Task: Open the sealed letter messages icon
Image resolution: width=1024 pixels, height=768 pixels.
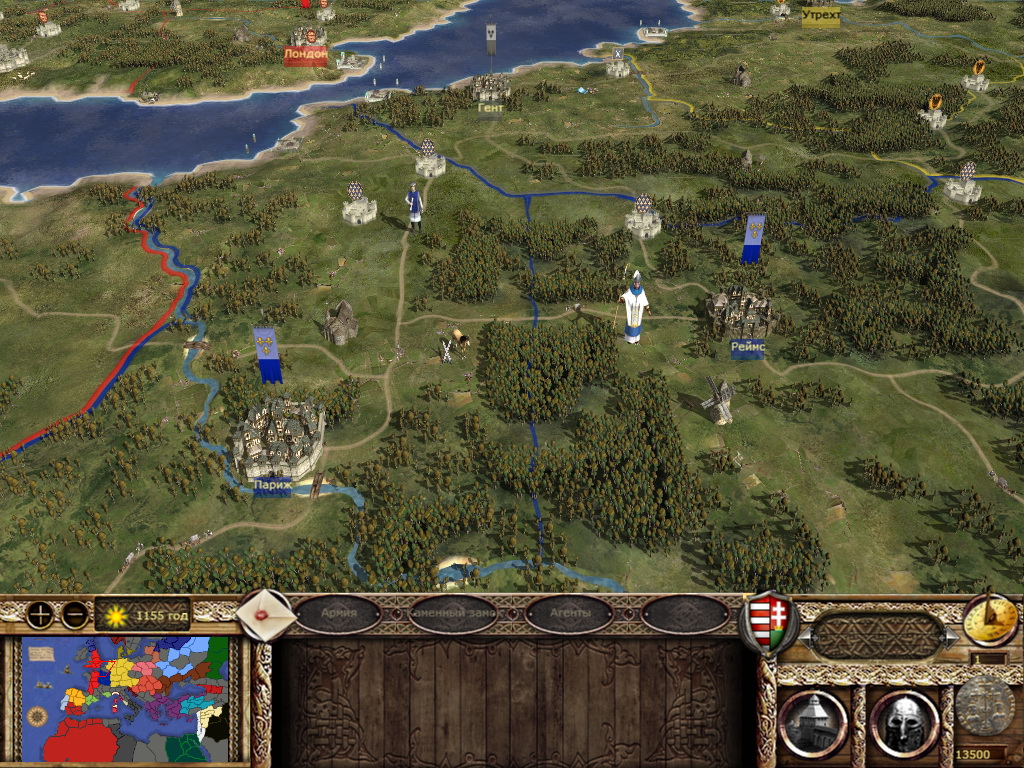Action: point(267,614)
